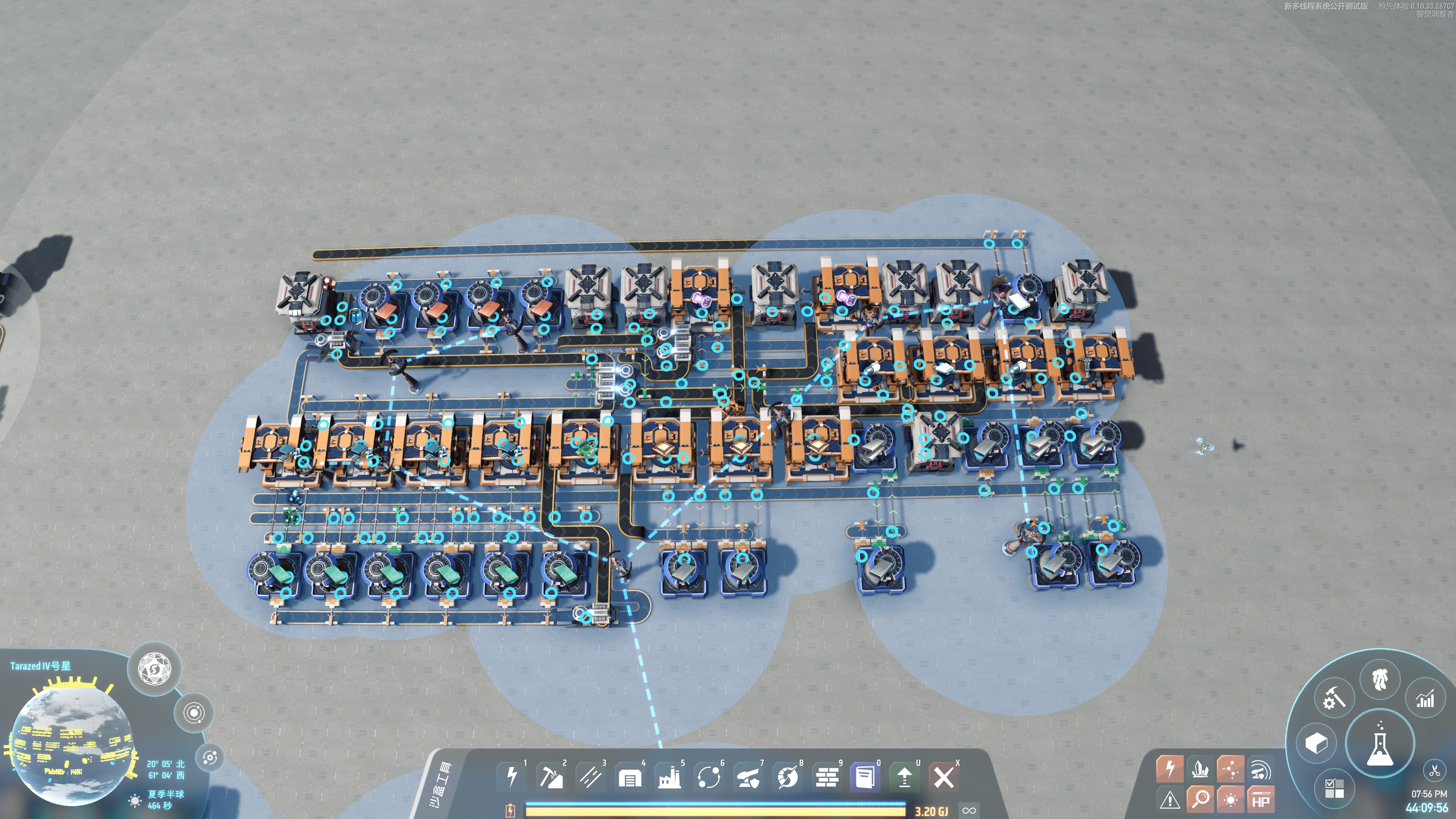Open the star system orbit map
1456x819 pixels.
pyautogui.click(x=194, y=713)
